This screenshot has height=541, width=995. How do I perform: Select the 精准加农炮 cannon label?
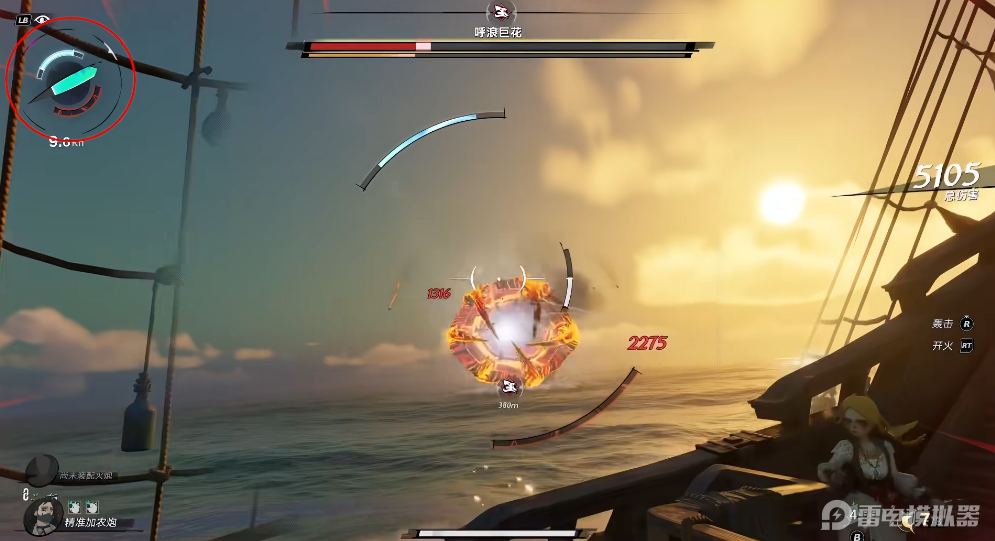92,522
